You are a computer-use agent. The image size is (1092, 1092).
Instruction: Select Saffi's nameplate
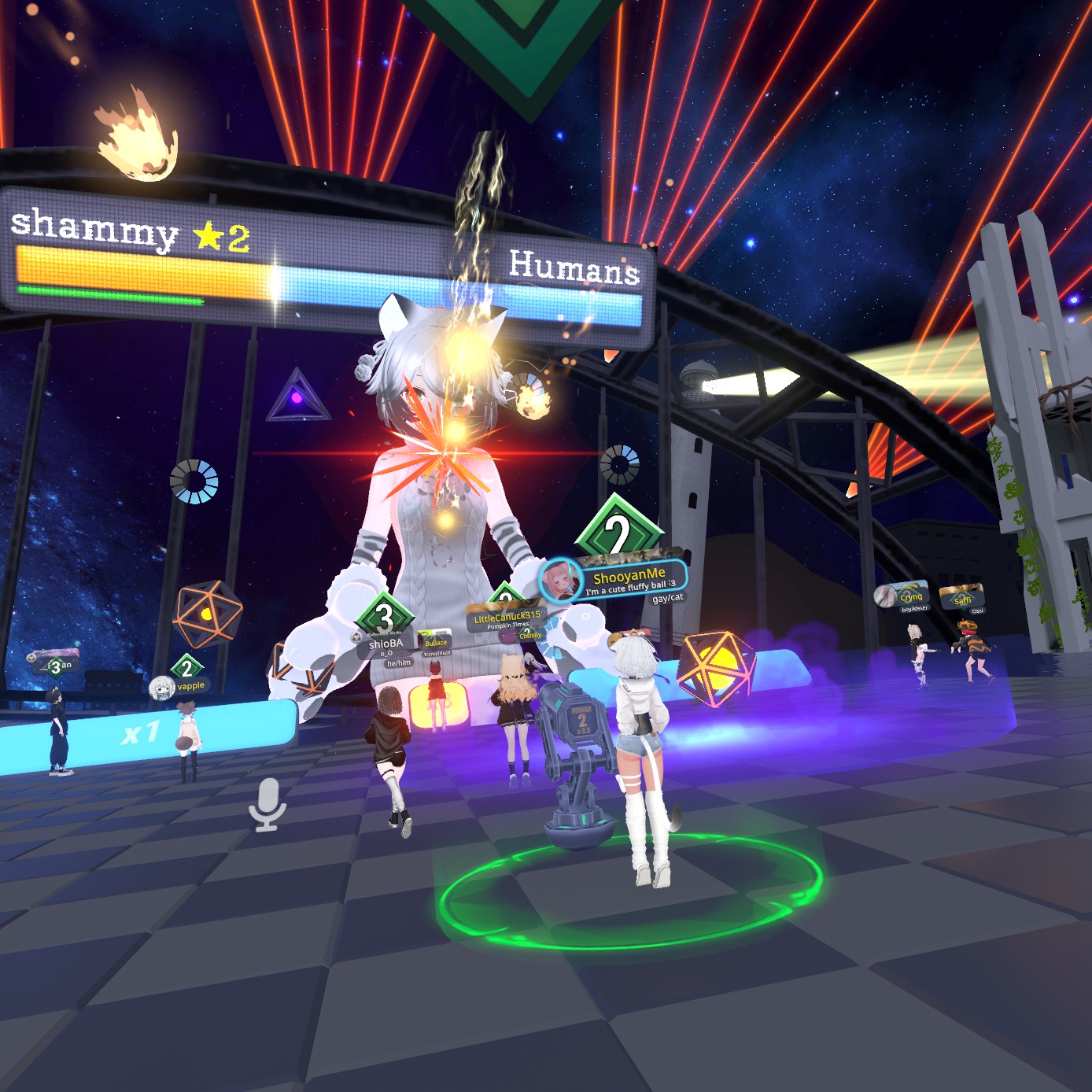(962, 599)
